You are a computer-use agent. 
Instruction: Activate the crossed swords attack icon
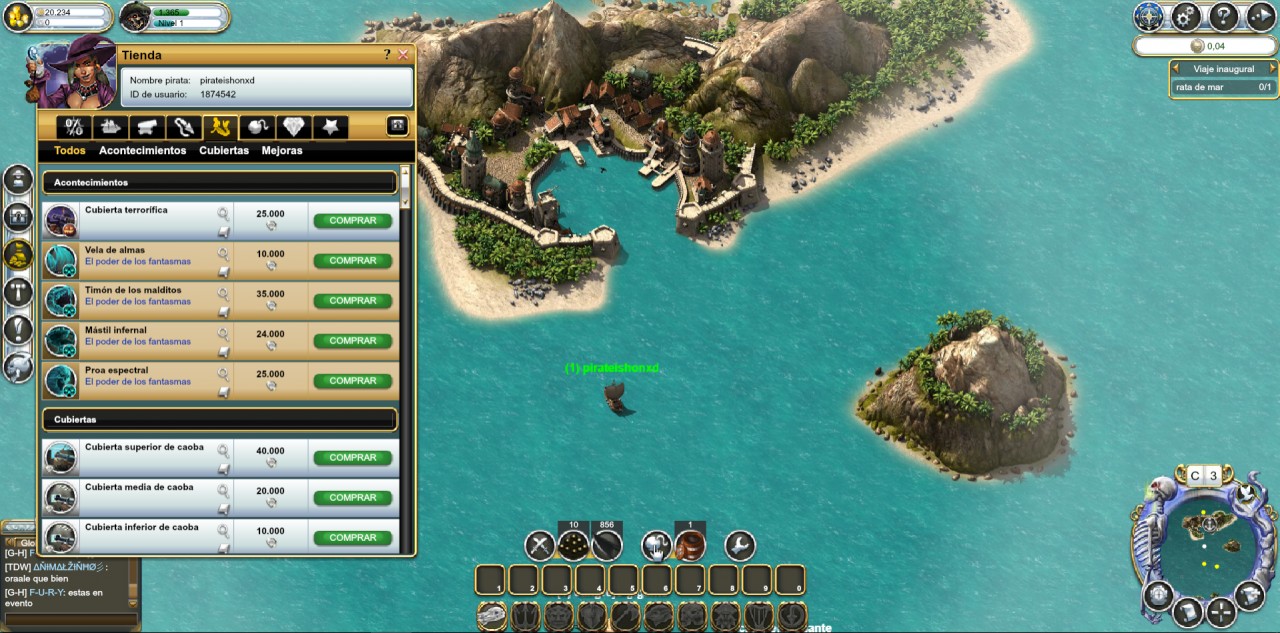coord(540,546)
